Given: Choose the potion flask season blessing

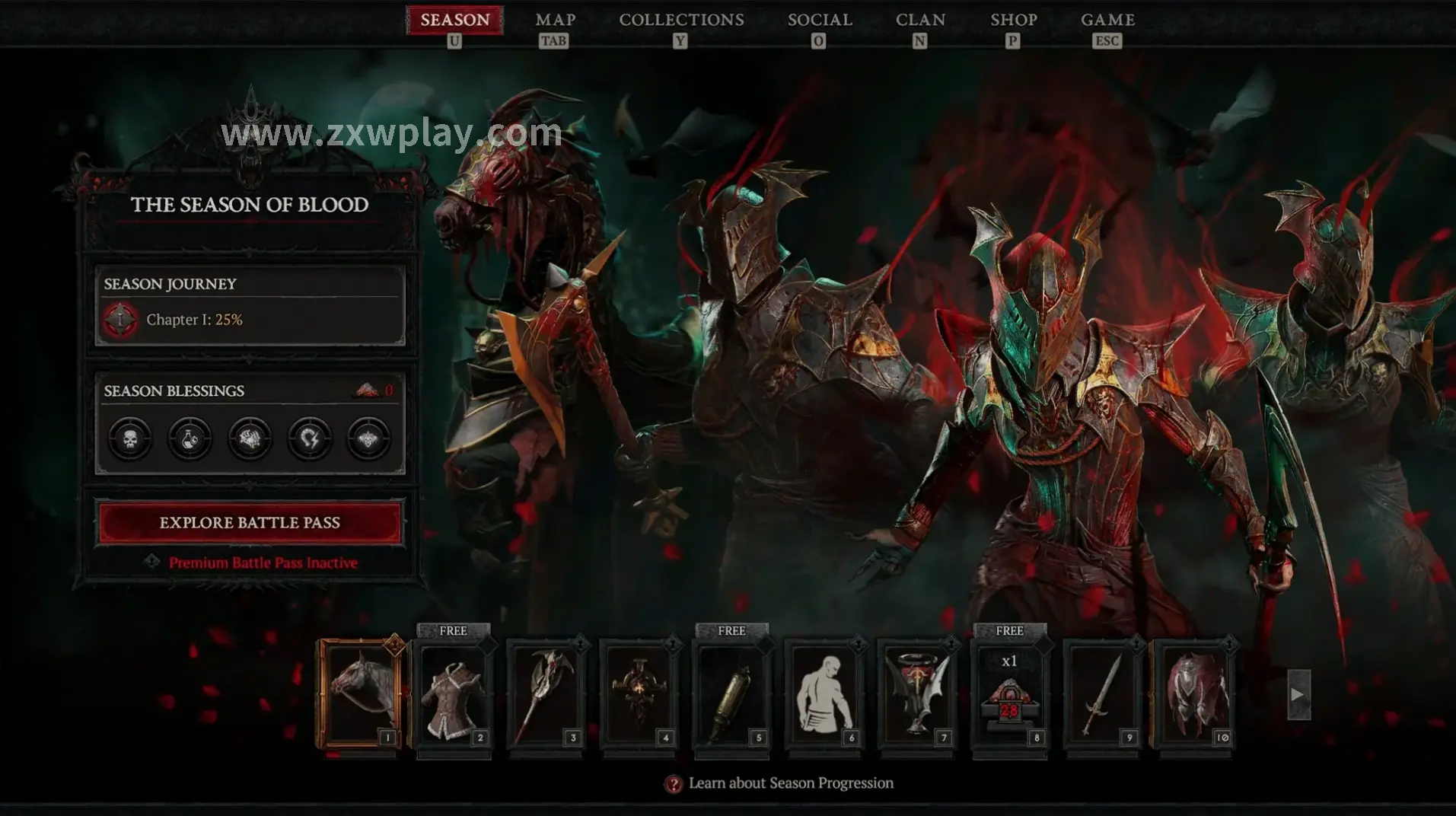Looking at the screenshot, I should click(x=190, y=438).
